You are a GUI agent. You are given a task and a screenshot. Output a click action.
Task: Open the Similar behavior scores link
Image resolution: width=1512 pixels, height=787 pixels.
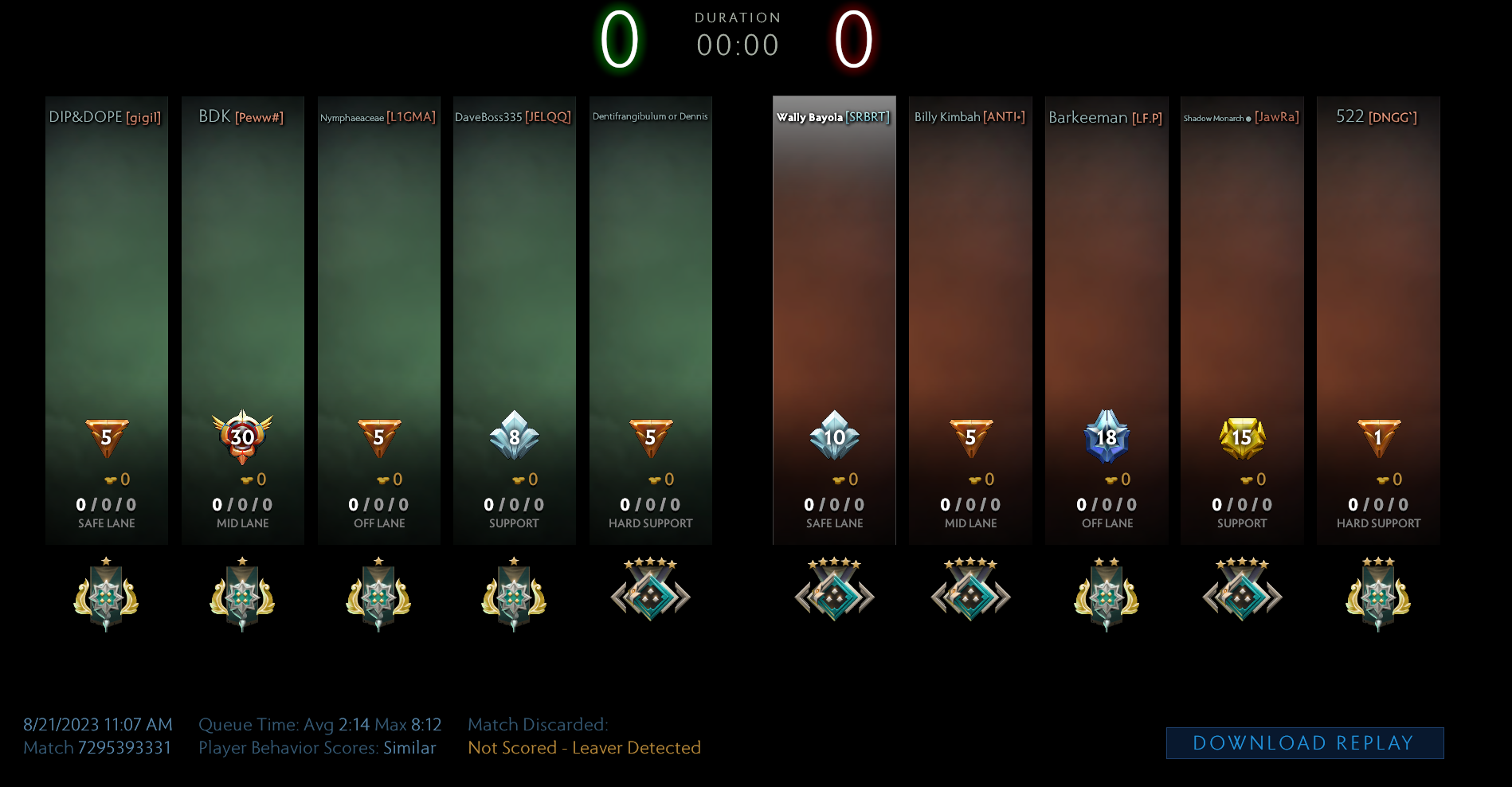tap(409, 748)
